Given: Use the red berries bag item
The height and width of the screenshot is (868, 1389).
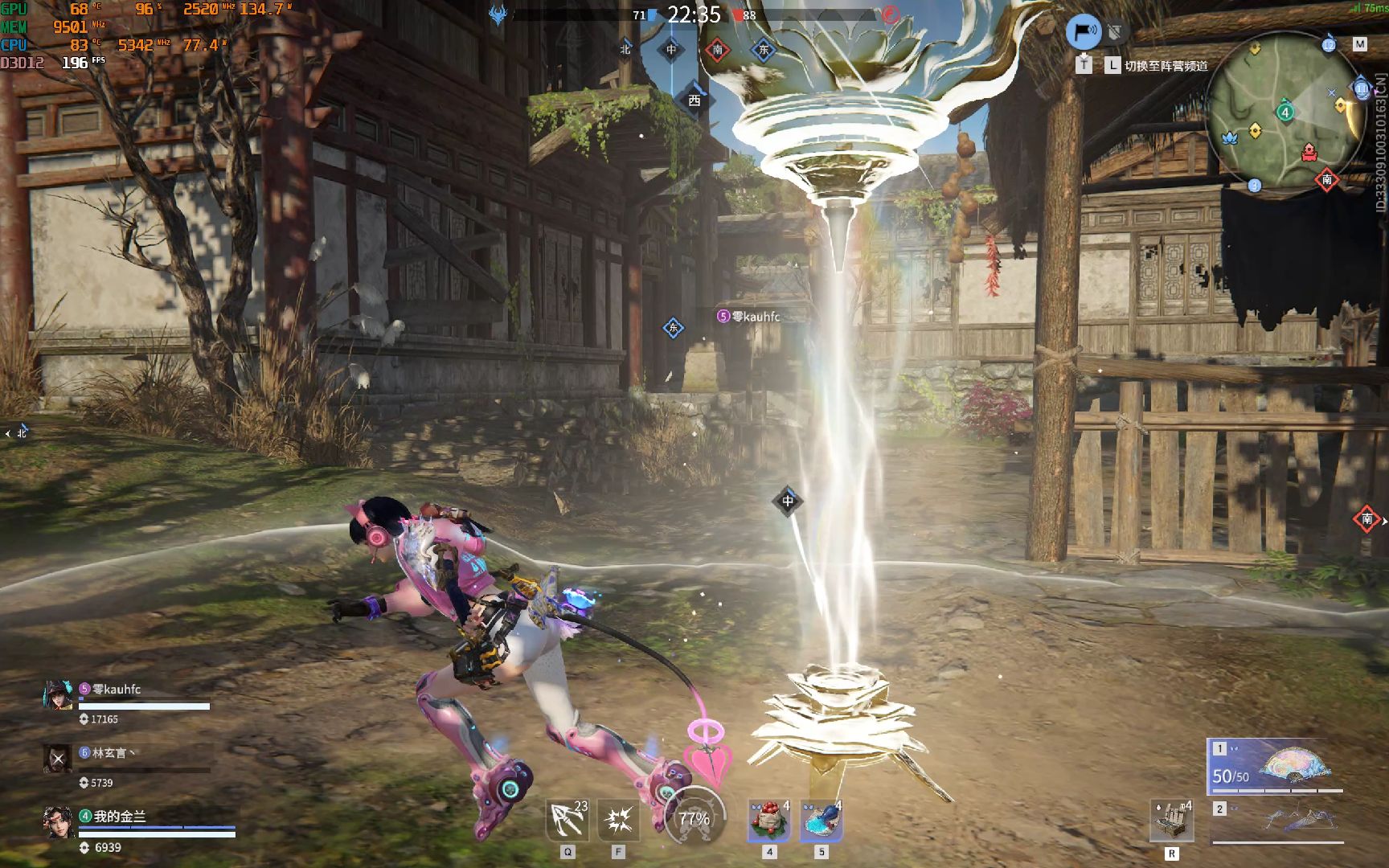Looking at the screenshot, I should (769, 821).
